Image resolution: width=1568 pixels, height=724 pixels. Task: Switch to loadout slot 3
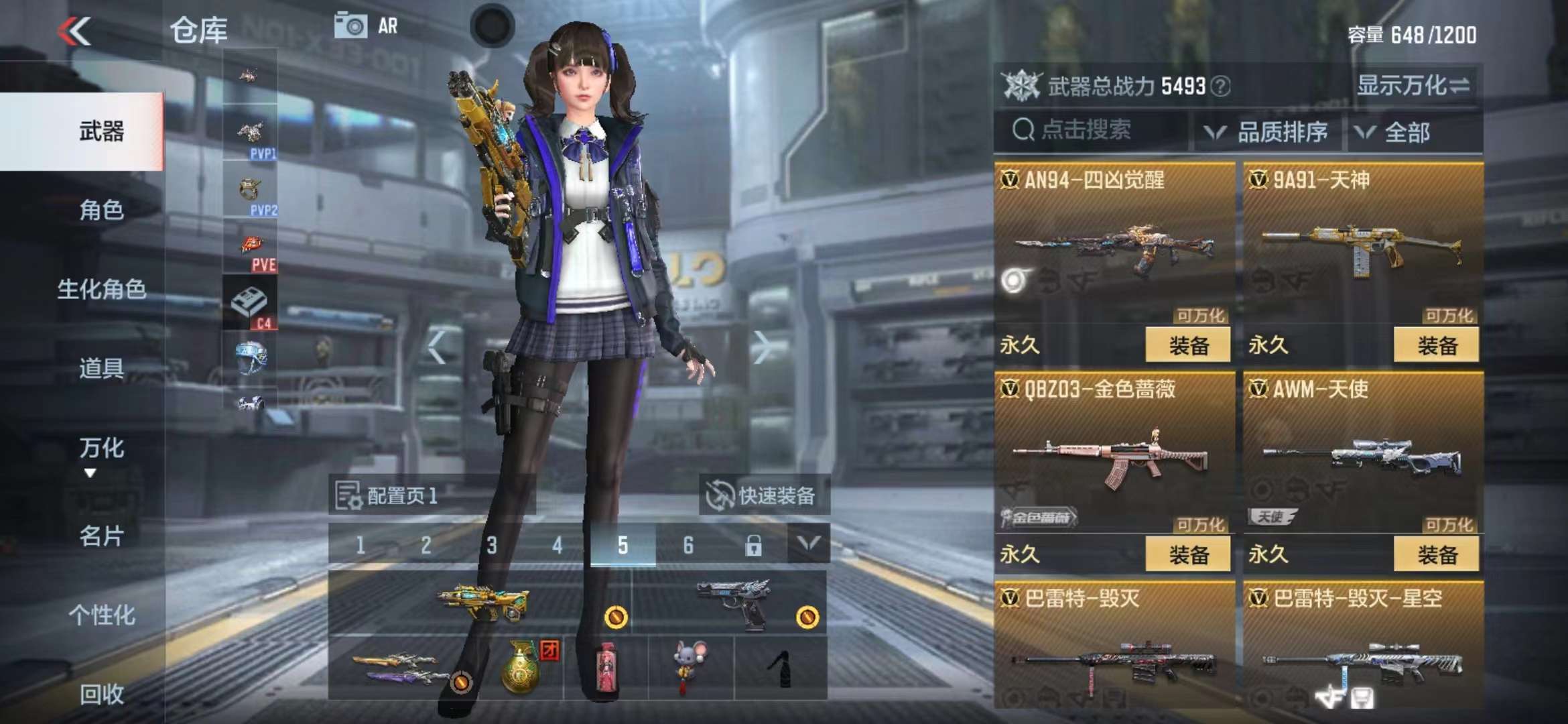[x=492, y=545]
